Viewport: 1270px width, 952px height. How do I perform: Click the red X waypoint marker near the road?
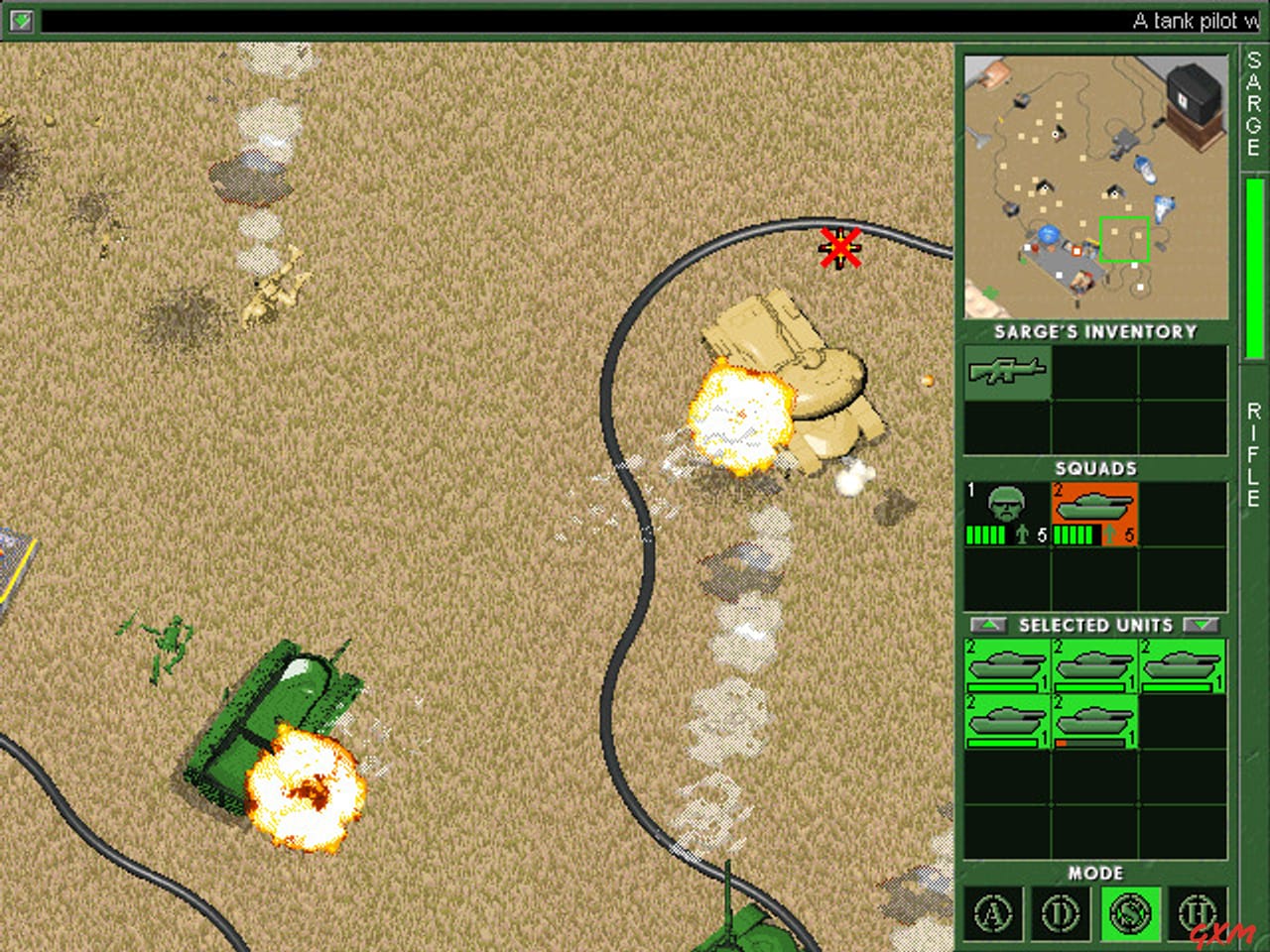(840, 248)
